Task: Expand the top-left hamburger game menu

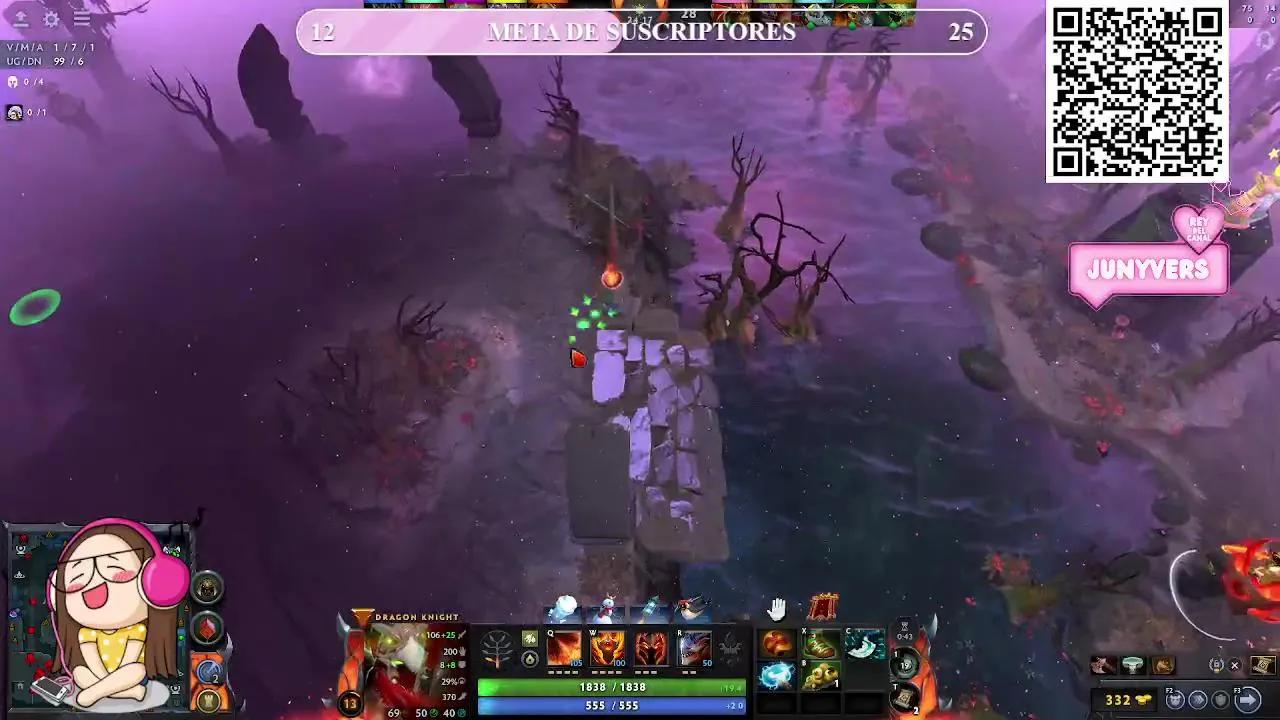Action: click(82, 20)
